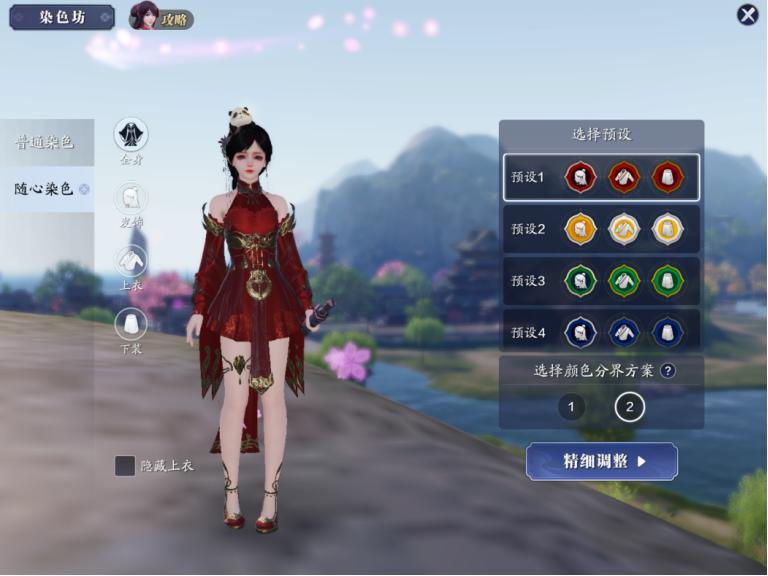The width and height of the screenshot is (768, 576).
Task: Choose the yellow 预设2 preset row
Action: coord(601,229)
